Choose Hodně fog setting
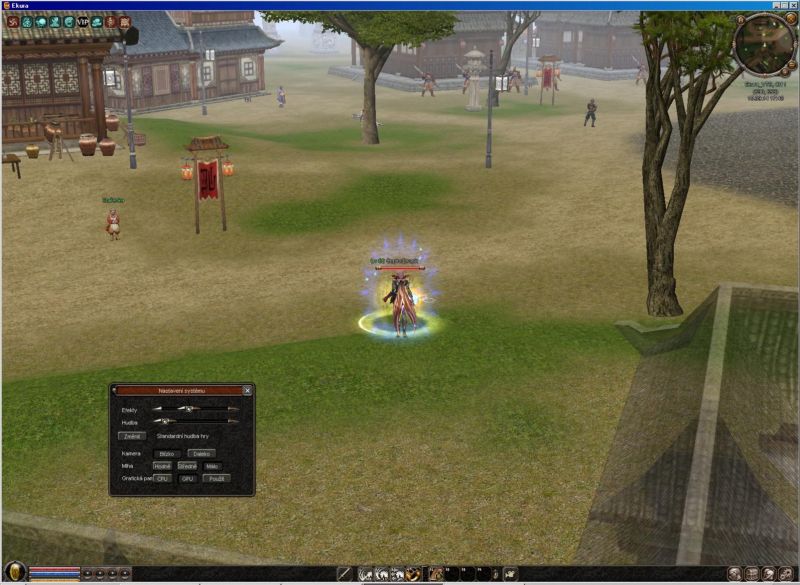Screen dimensions: 800x585 [162, 466]
